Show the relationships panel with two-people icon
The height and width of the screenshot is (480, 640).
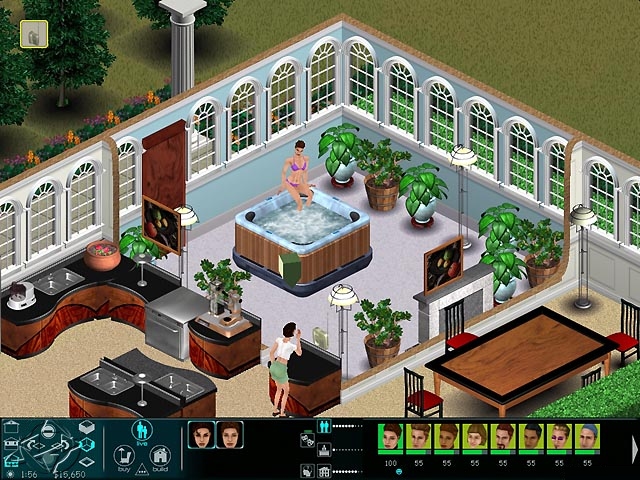322,425
